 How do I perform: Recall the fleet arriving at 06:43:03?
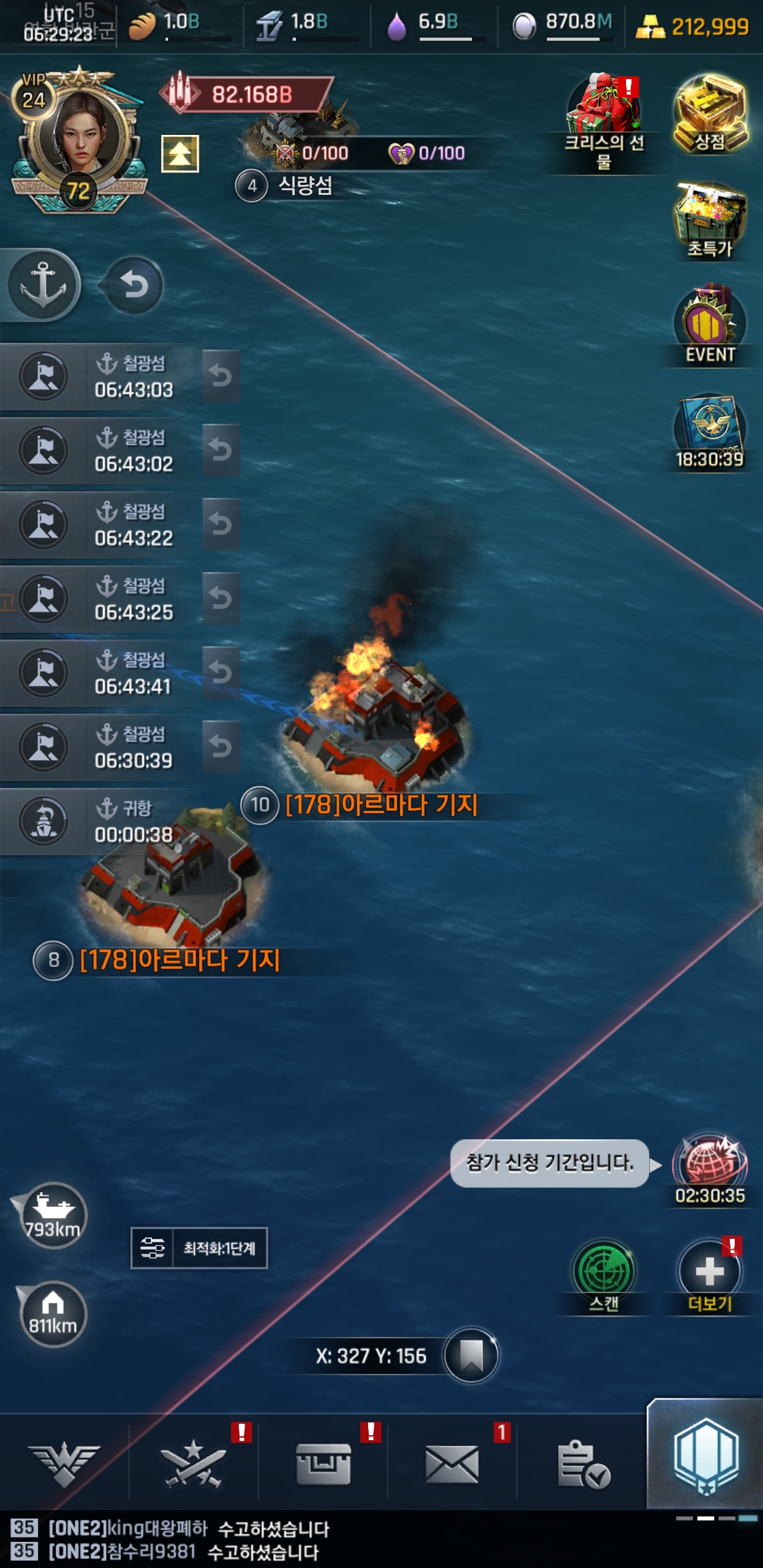click(x=220, y=376)
